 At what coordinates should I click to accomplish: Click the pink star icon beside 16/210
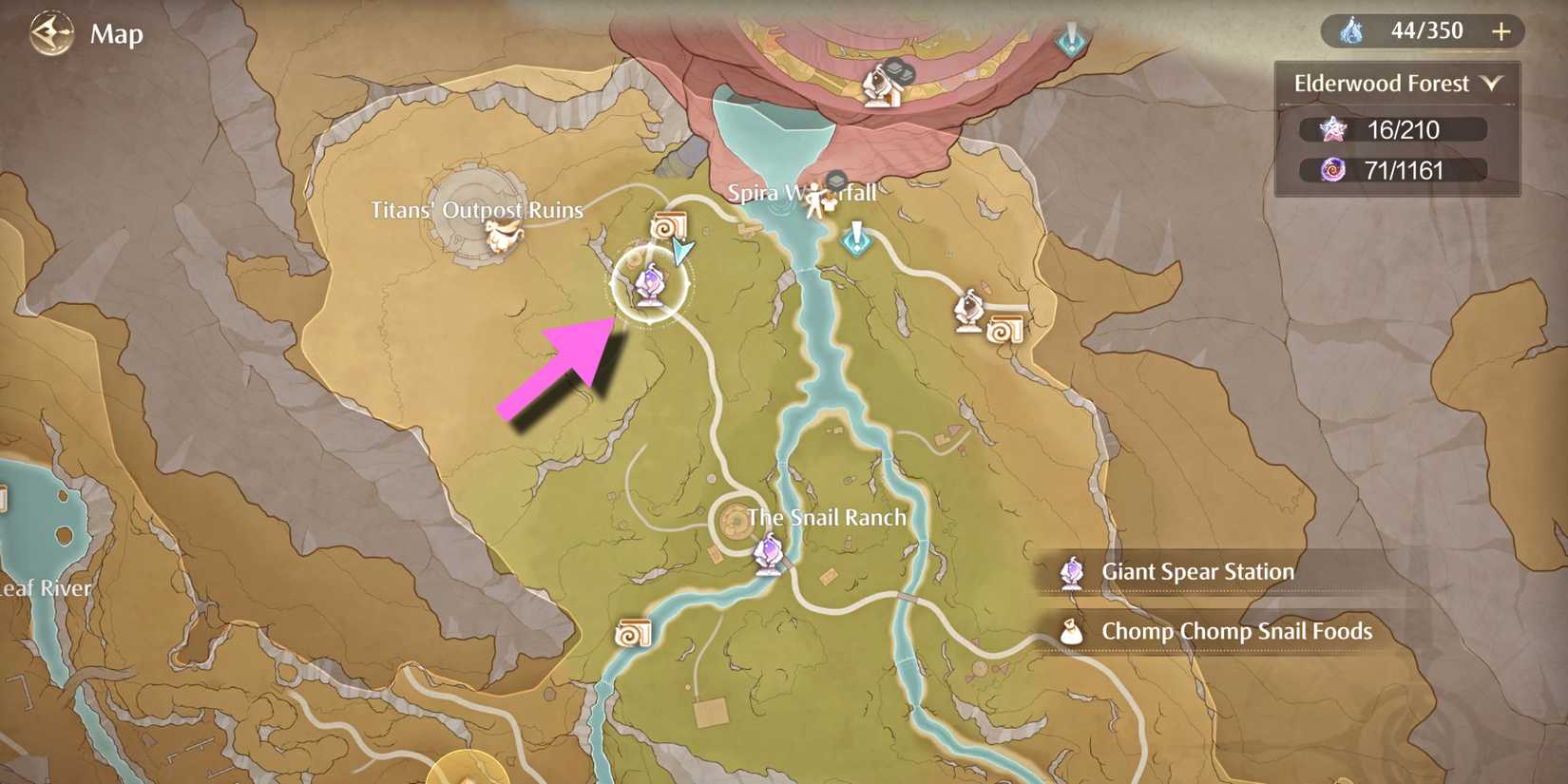1334,130
